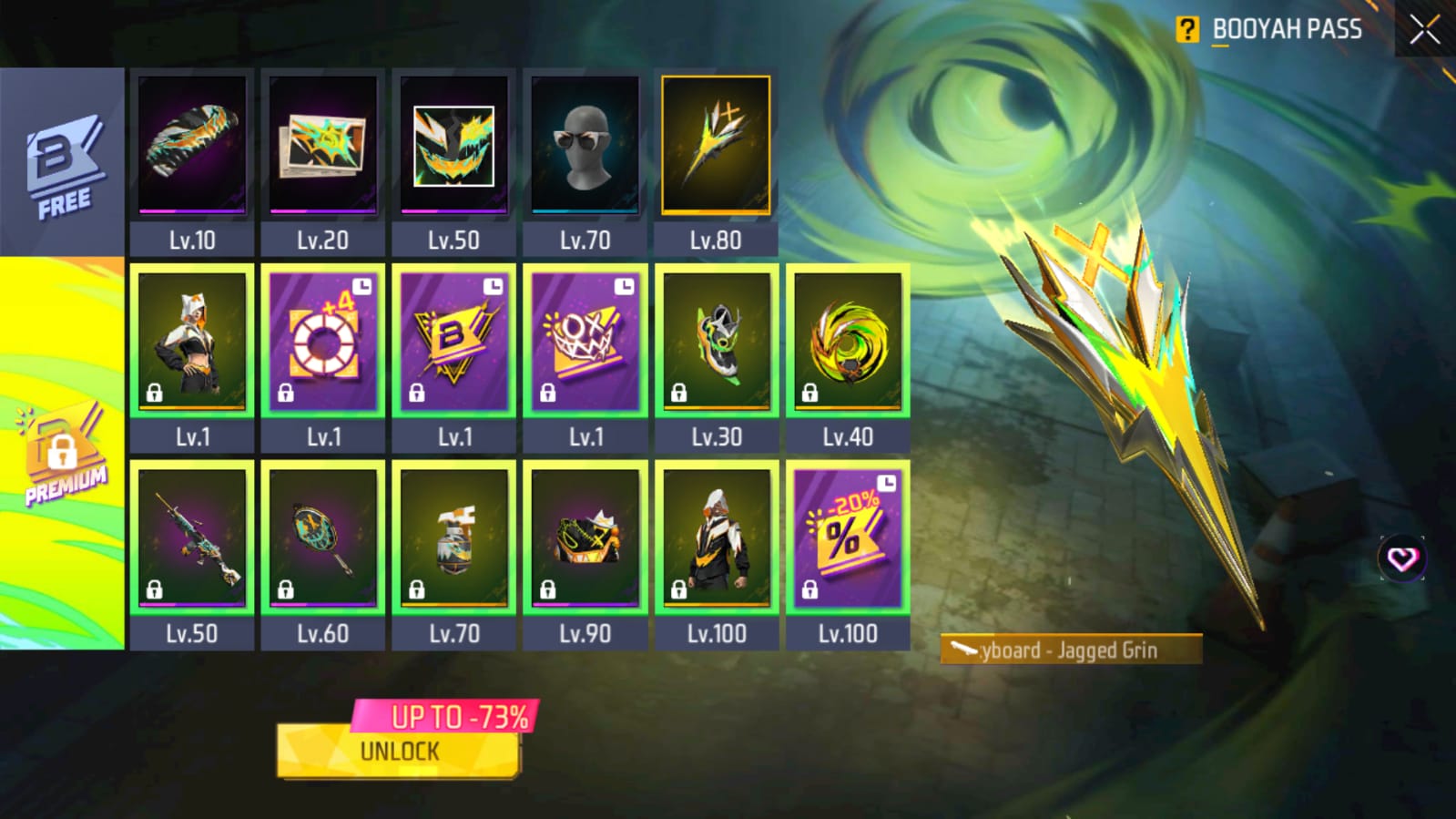Click the locked Lv.40 swirl emote reward

point(847,342)
